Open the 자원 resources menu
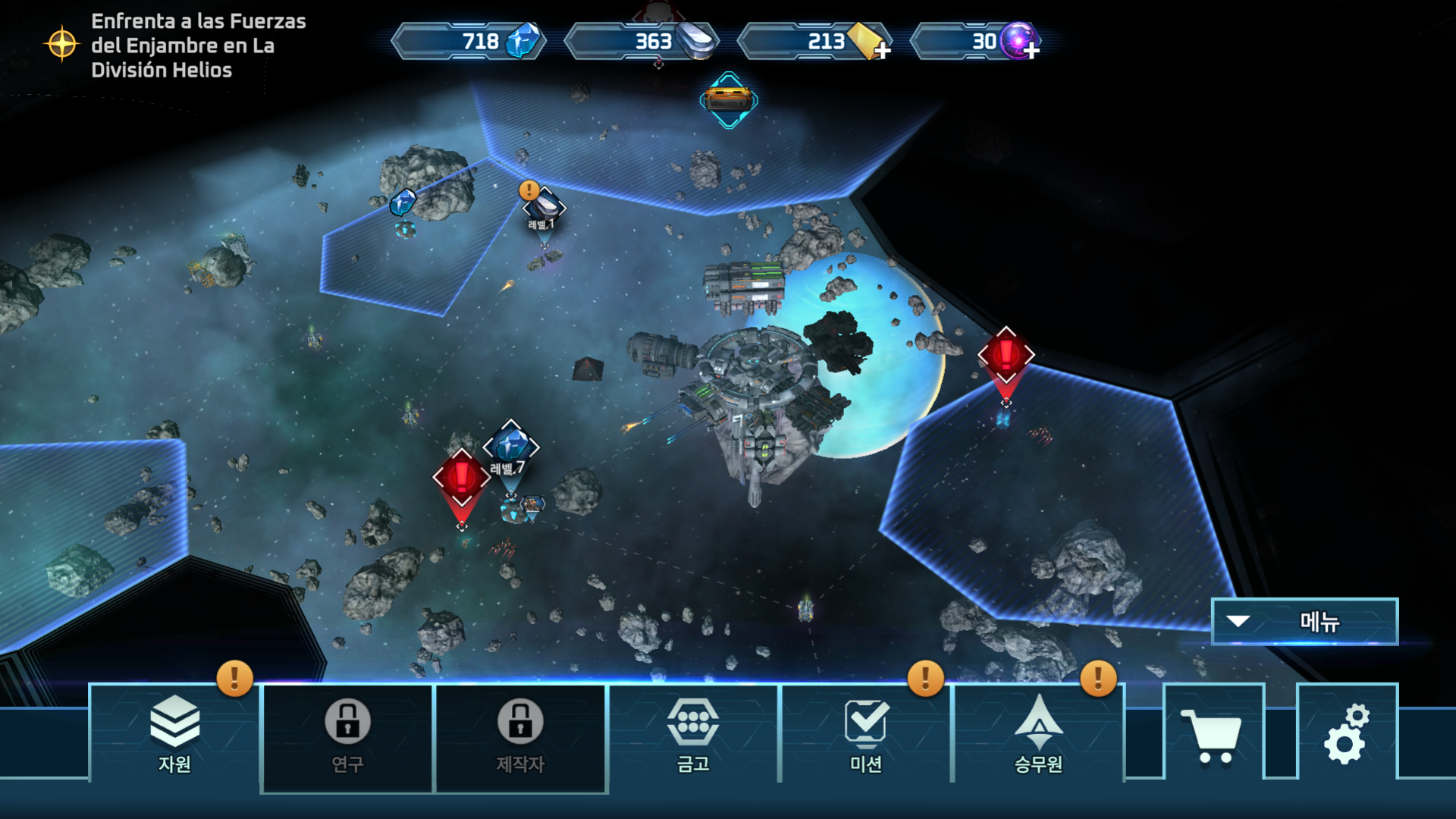The image size is (1456, 819). pos(174,733)
